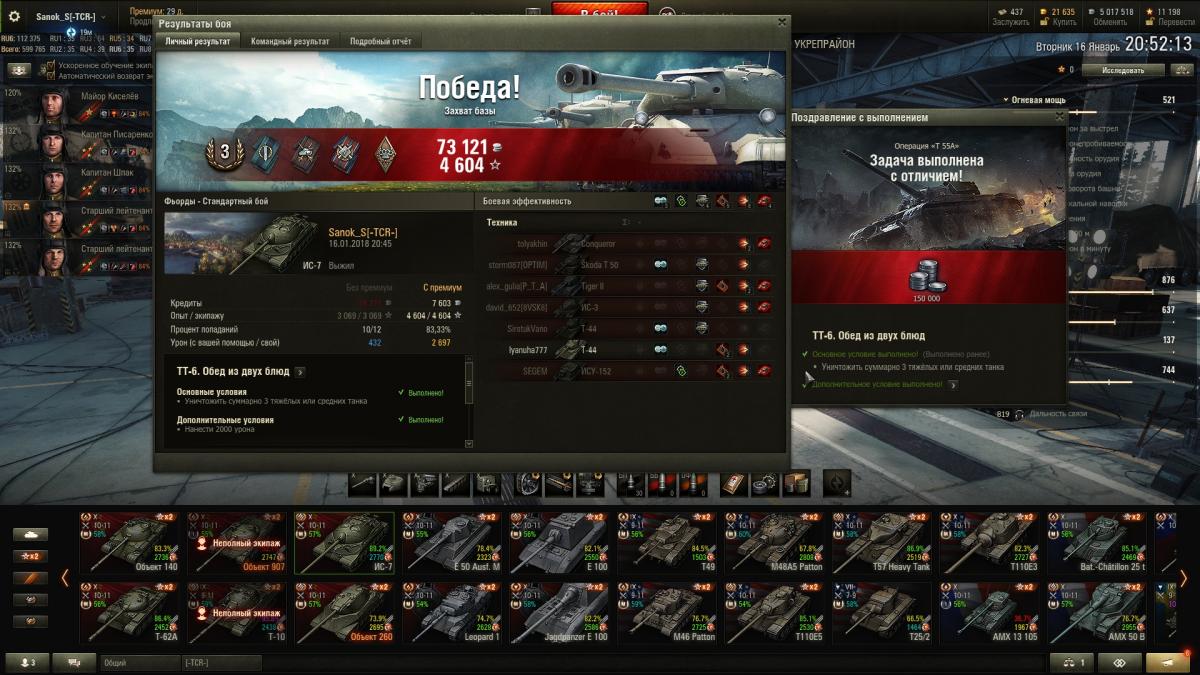
Task: Expand the ТТ-6 mission details arrow
Action: click(300, 371)
